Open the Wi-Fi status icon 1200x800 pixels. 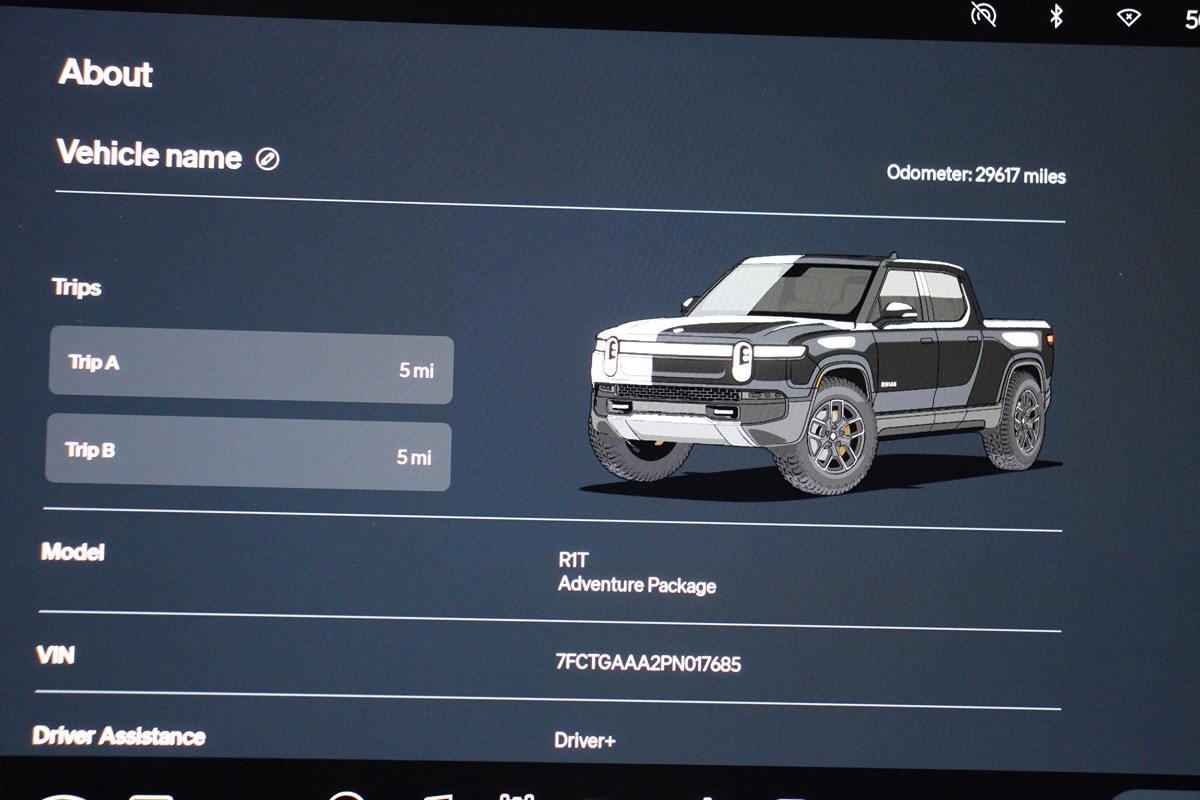click(x=1129, y=16)
